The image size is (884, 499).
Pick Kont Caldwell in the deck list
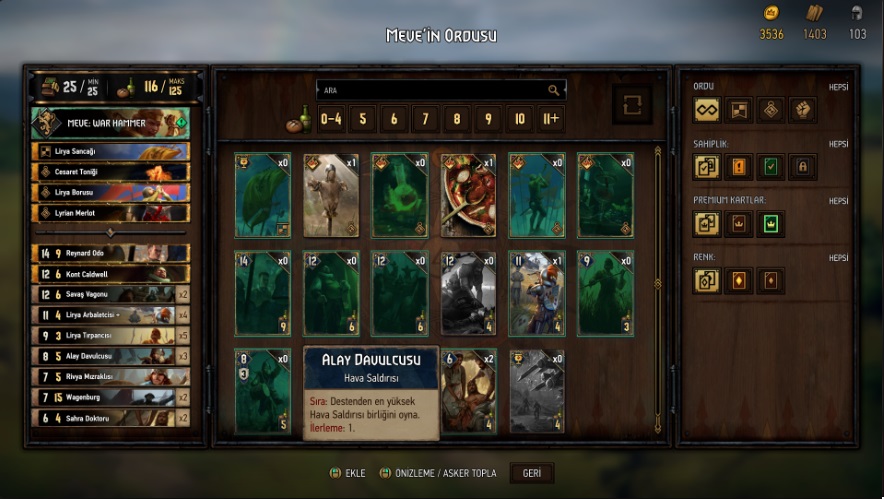110,274
